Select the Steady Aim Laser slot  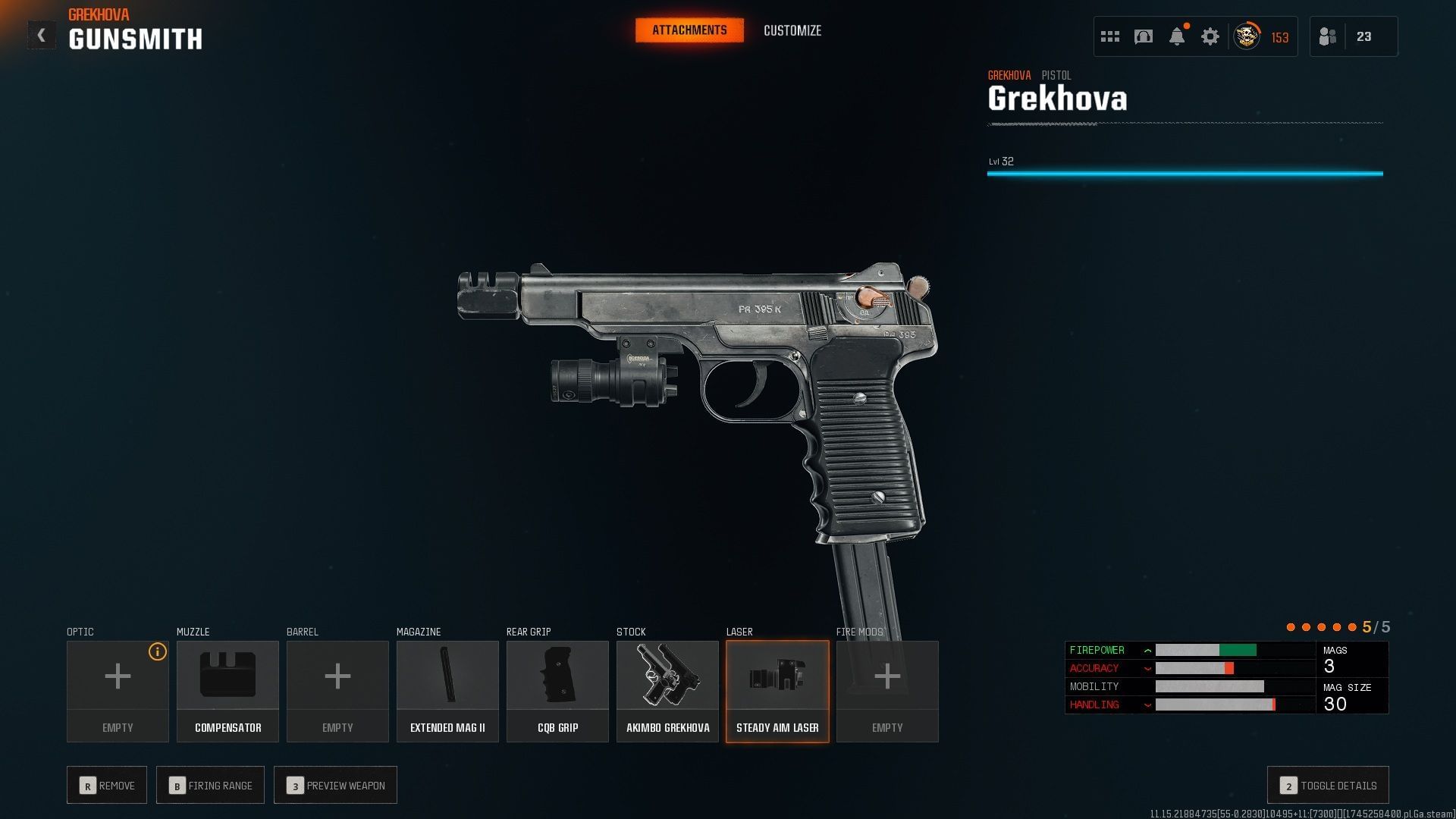click(x=777, y=691)
